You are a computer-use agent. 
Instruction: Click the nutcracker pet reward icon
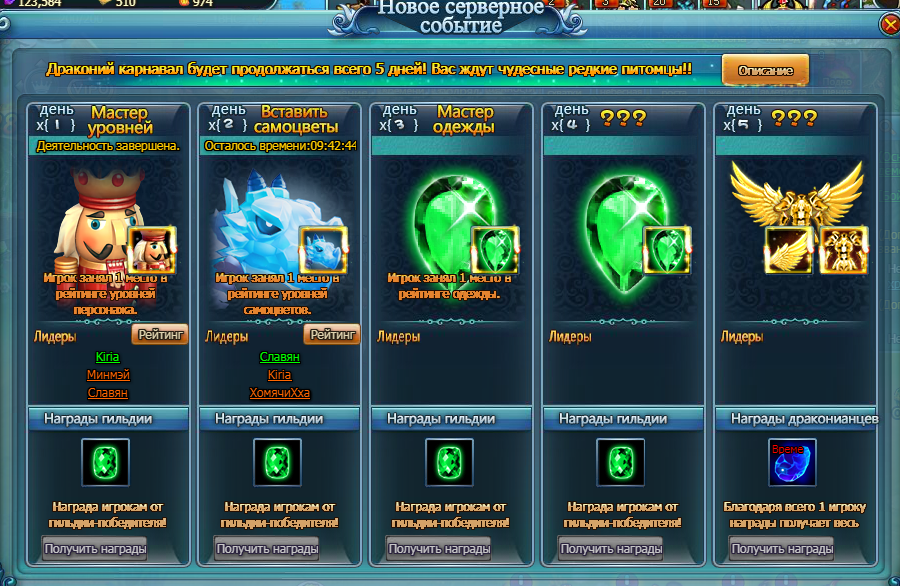point(152,250)
